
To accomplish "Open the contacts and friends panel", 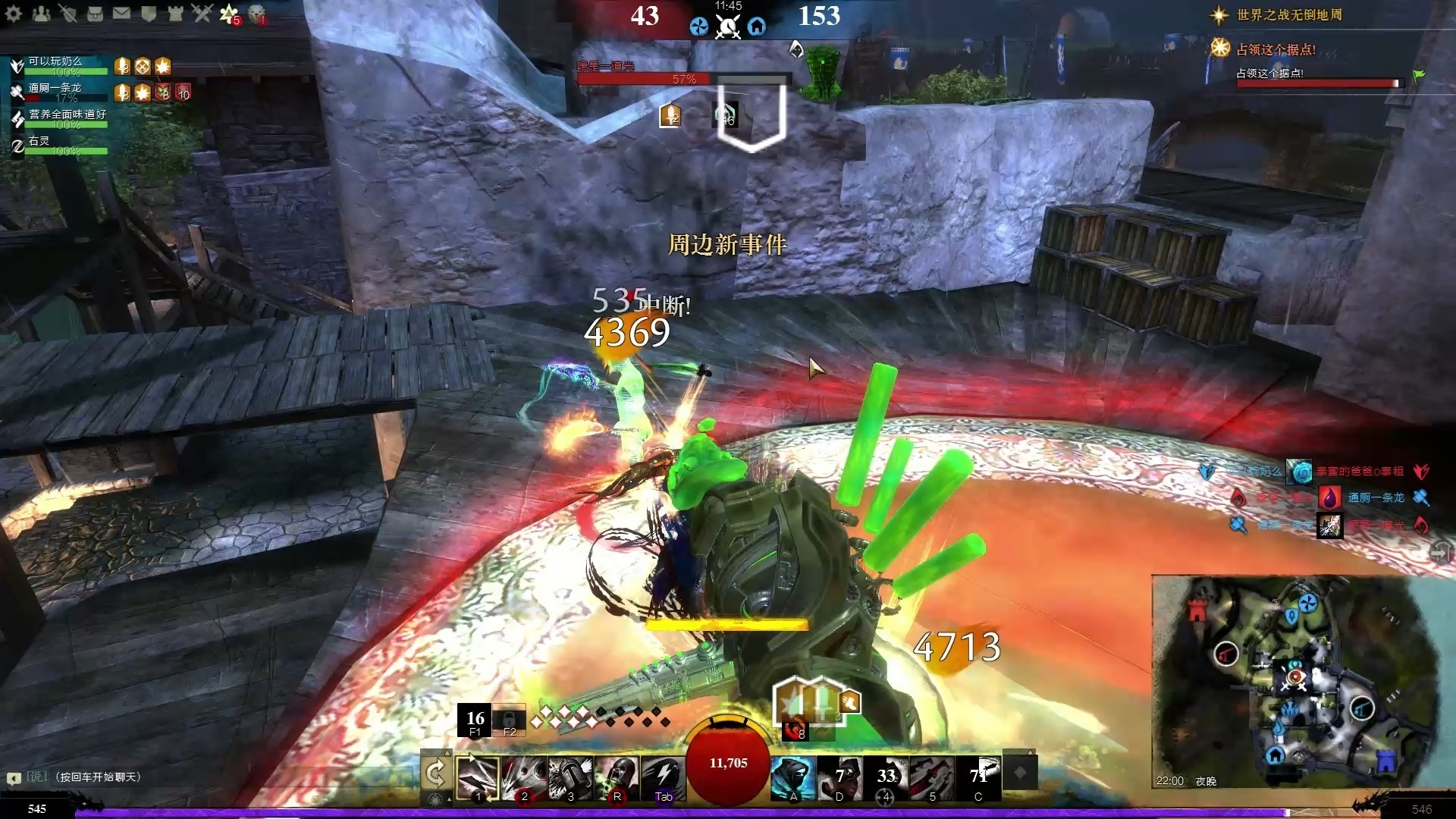I will tap(41, 13).
